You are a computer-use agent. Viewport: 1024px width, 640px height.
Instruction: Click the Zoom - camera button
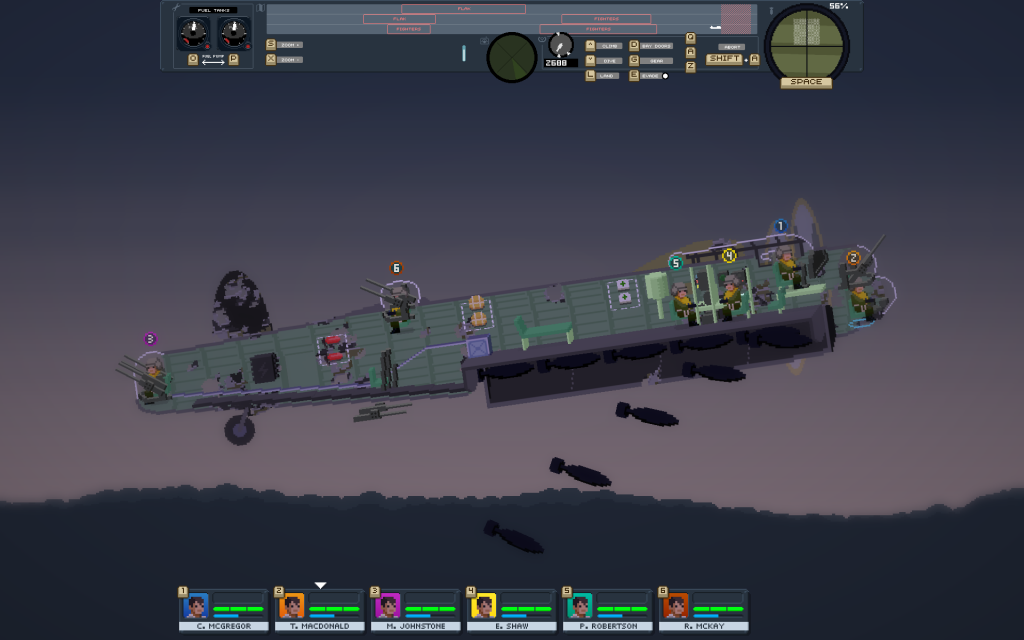[x=290, y=60]
